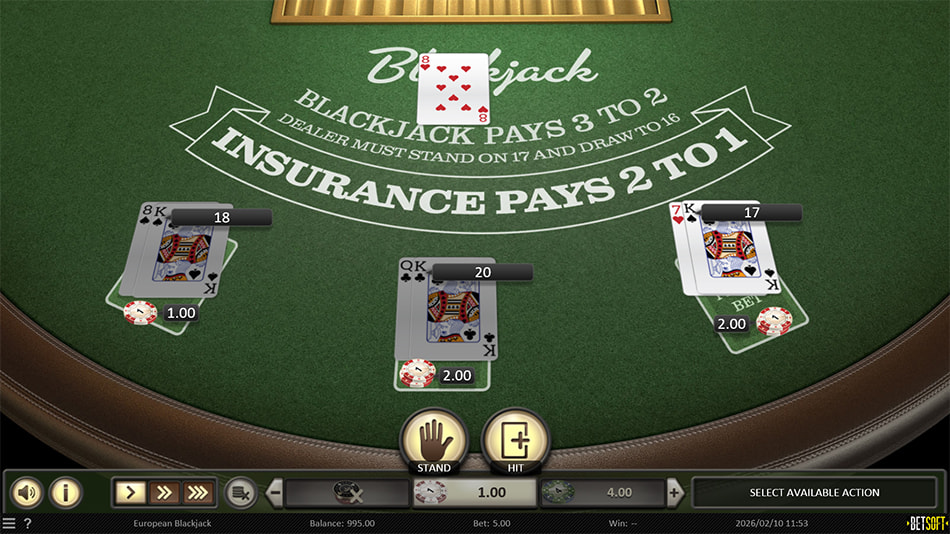Toggle the sound speaker button
950x534 pixels.
tap(27, 492)
